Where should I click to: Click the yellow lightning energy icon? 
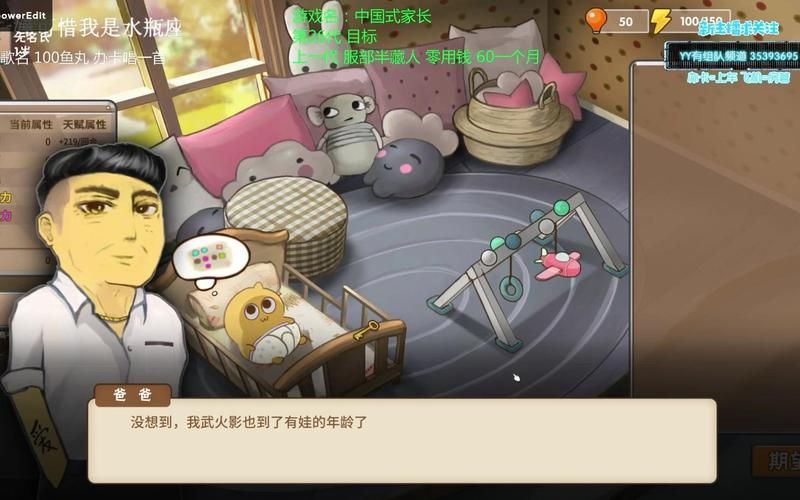661,21
